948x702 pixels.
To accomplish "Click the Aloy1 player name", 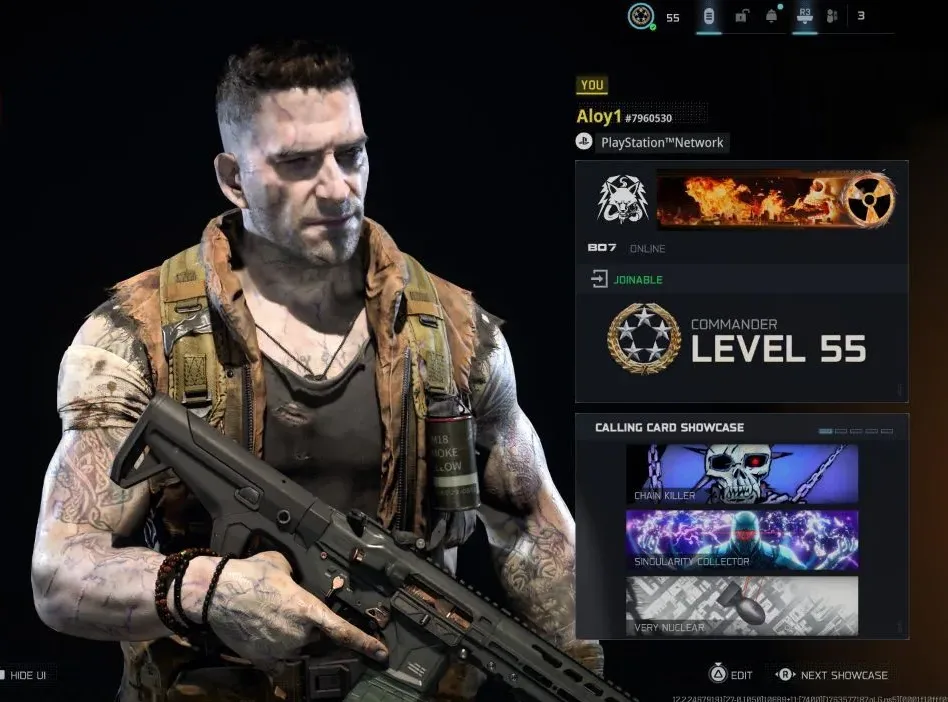I will click(x=599, y=117).
